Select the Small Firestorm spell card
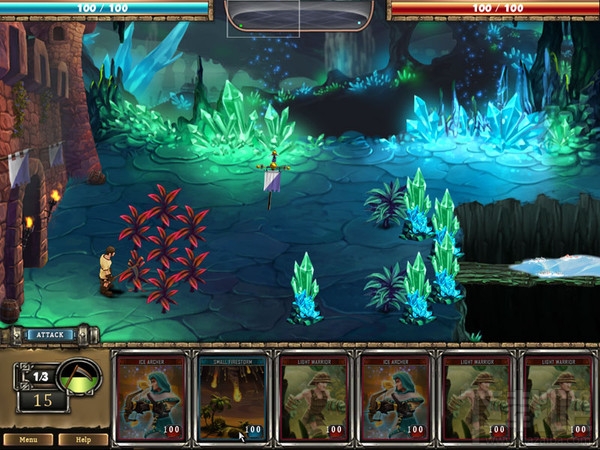The width and height of the screenshot is (600, 450). (x=232, y=396)
